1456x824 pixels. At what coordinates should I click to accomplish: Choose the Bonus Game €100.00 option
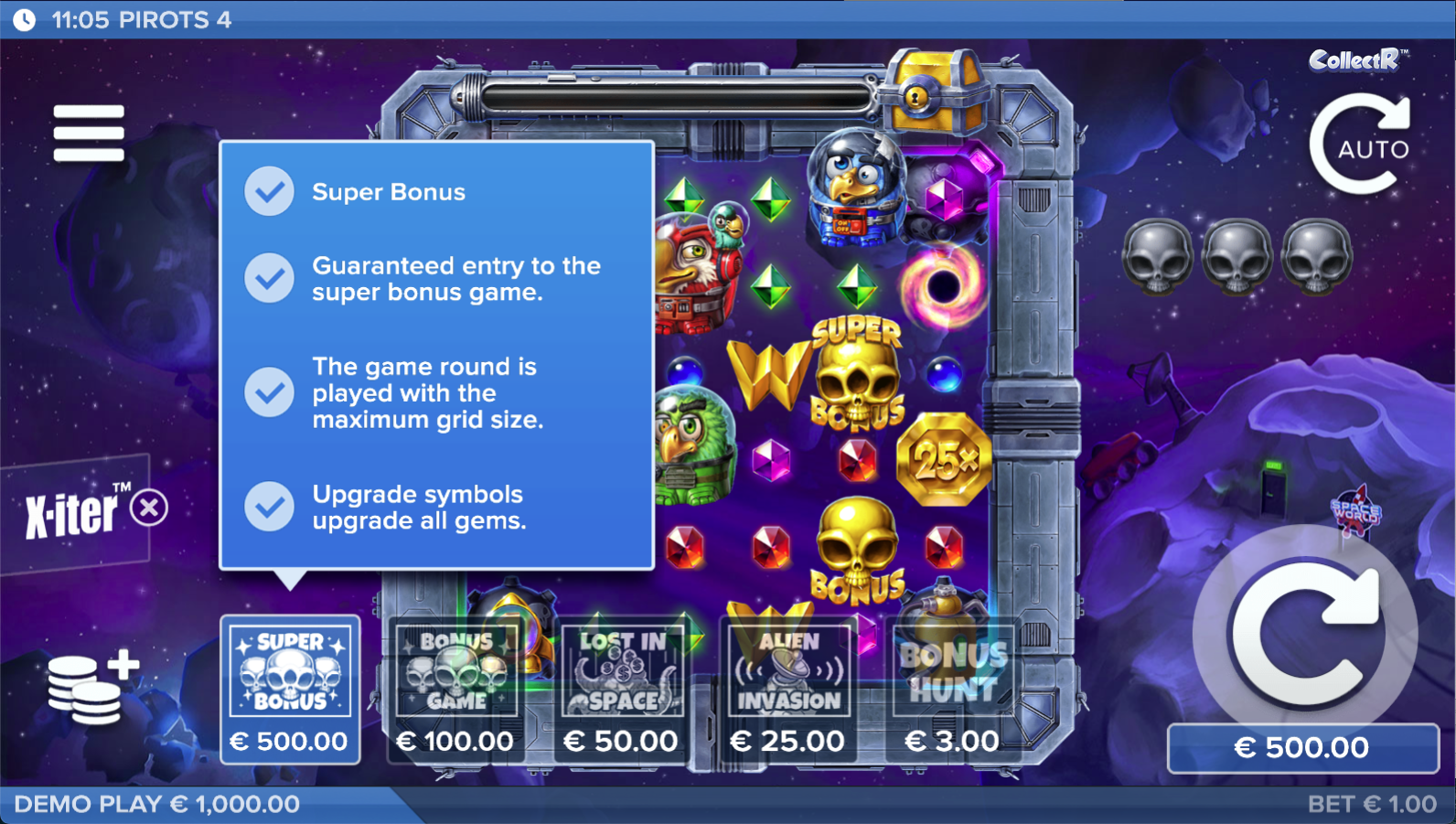coord(455,690)
